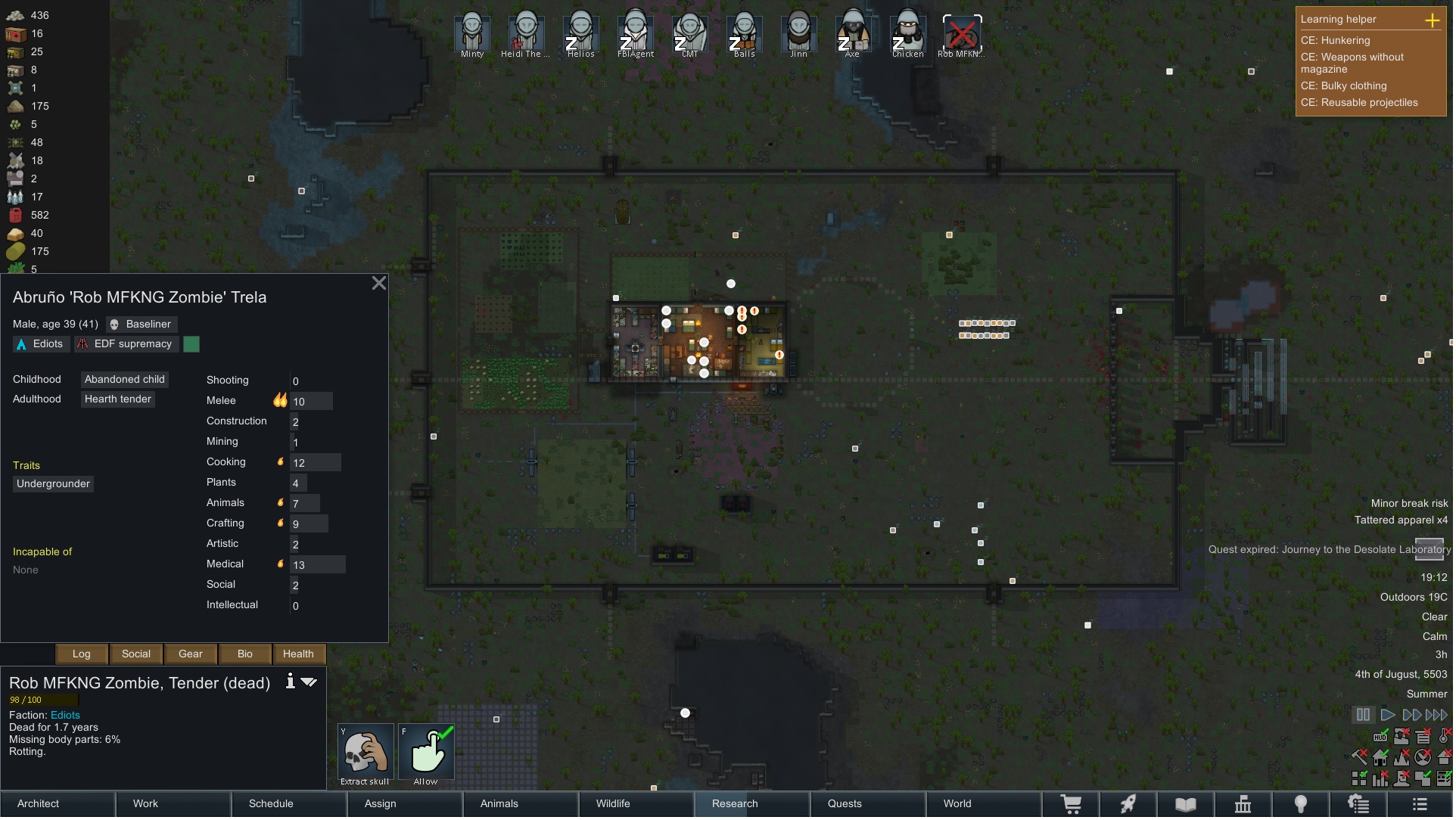Click the Undergrounder trait
The height and width of the screenshot is (820, 1456).
tap(53, 485)
